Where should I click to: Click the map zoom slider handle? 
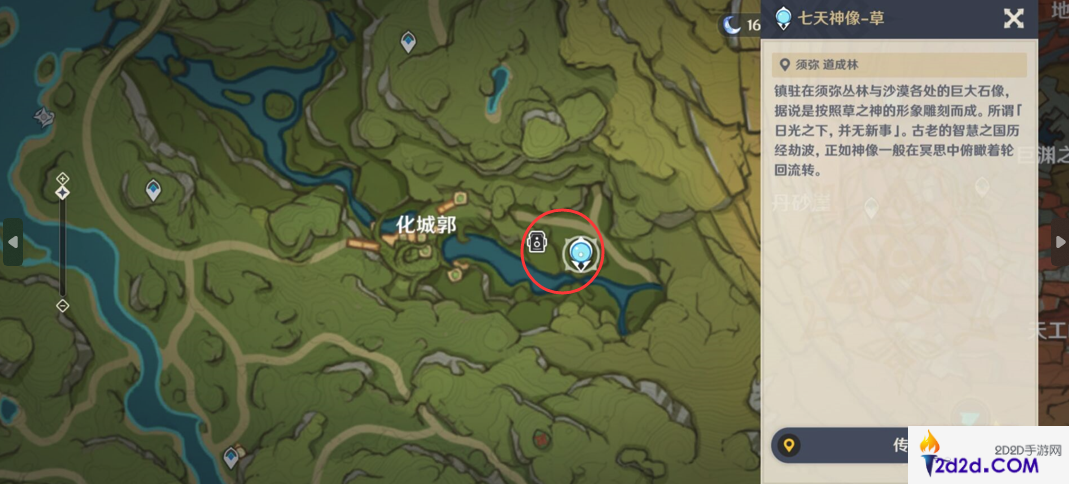(x=62, y=190)
